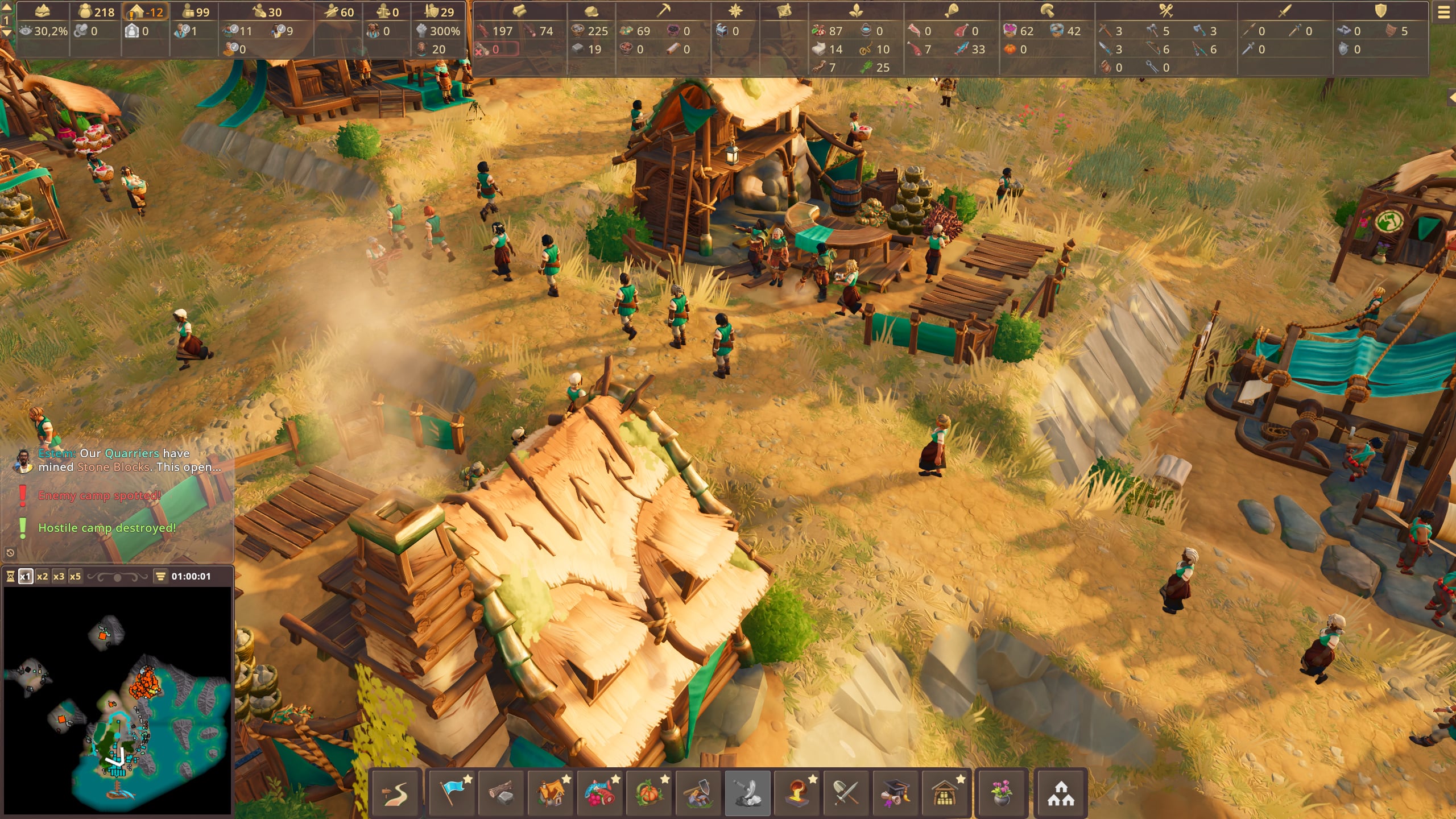Select the blue flag territory category
The height and width of the screenshot is (819, 1456).
(x=453, y=793)
